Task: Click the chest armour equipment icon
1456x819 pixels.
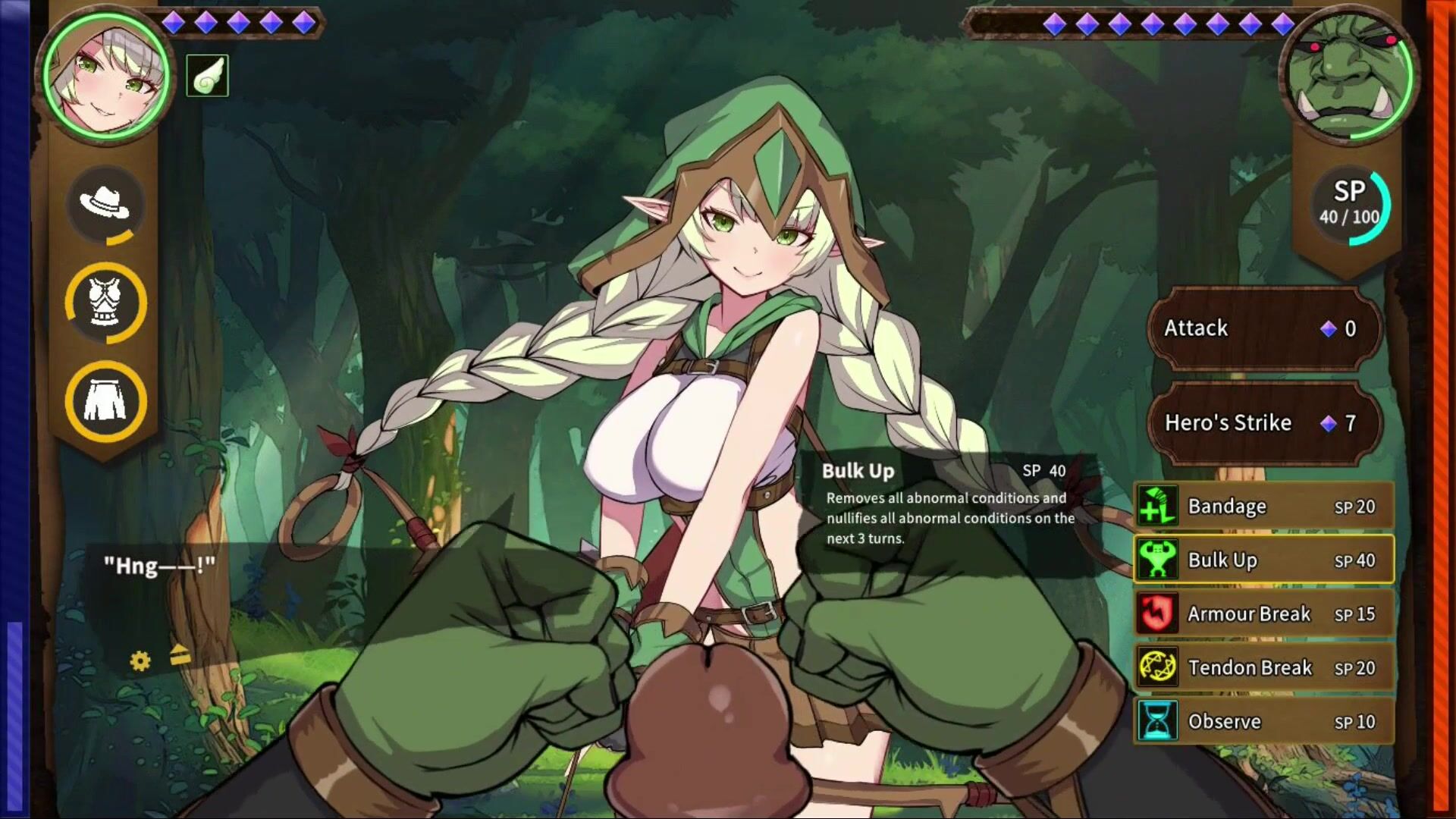Action: (105, 303)
